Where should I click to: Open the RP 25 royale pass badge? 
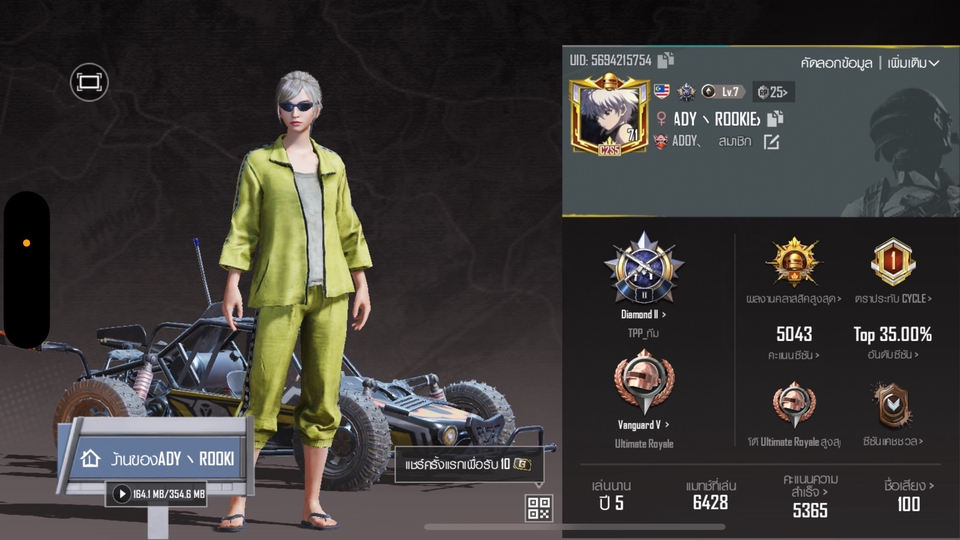coord(774,92)
